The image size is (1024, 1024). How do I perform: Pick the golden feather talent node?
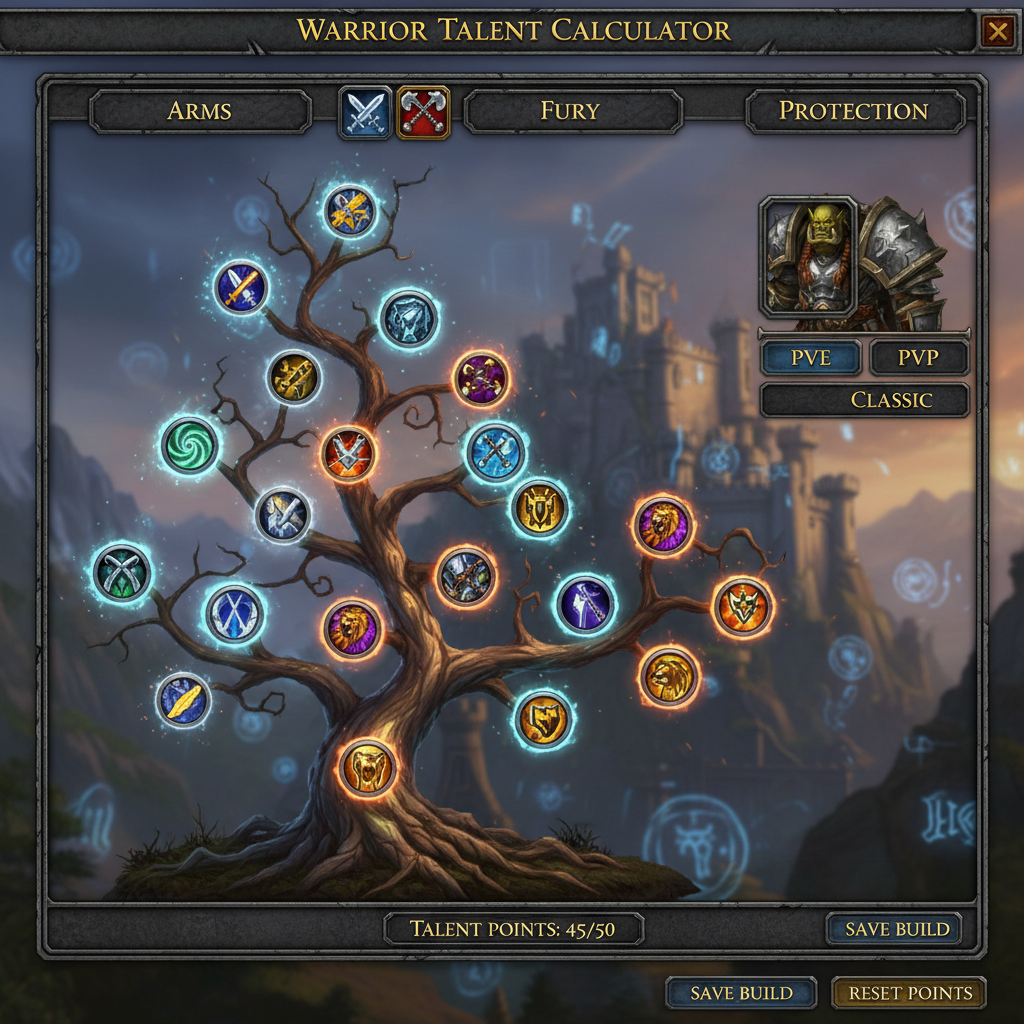(x=184, y=700)
